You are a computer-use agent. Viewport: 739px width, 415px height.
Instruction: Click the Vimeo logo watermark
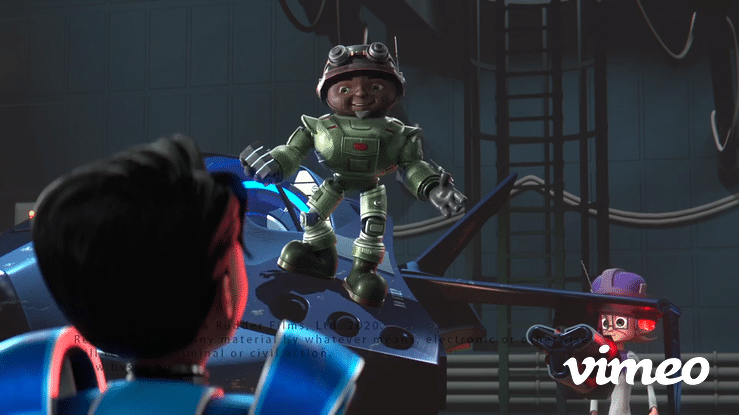pos(636,366)
